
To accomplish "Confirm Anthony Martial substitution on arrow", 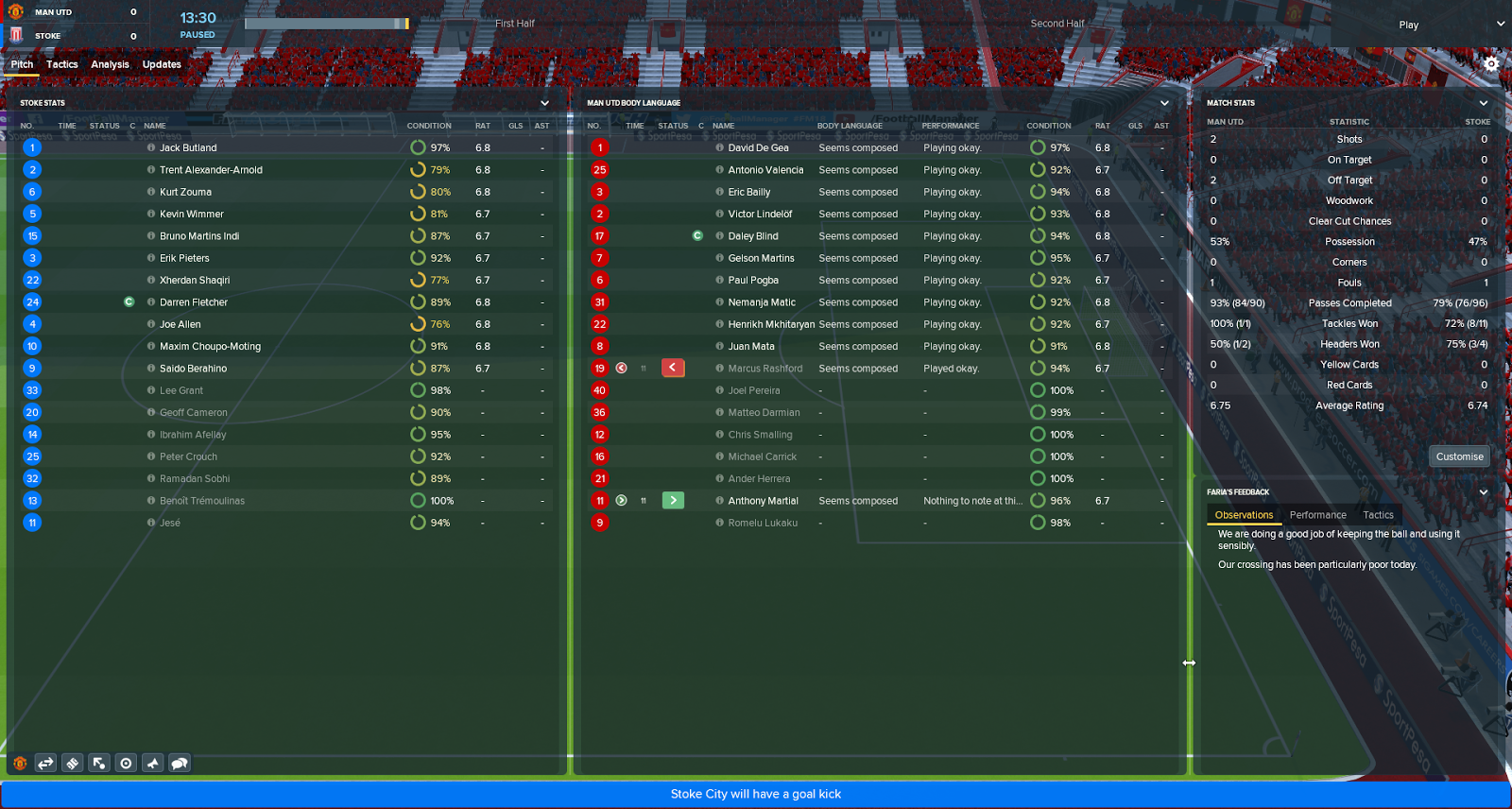I will pyautogui.click(x=673, y=500).
